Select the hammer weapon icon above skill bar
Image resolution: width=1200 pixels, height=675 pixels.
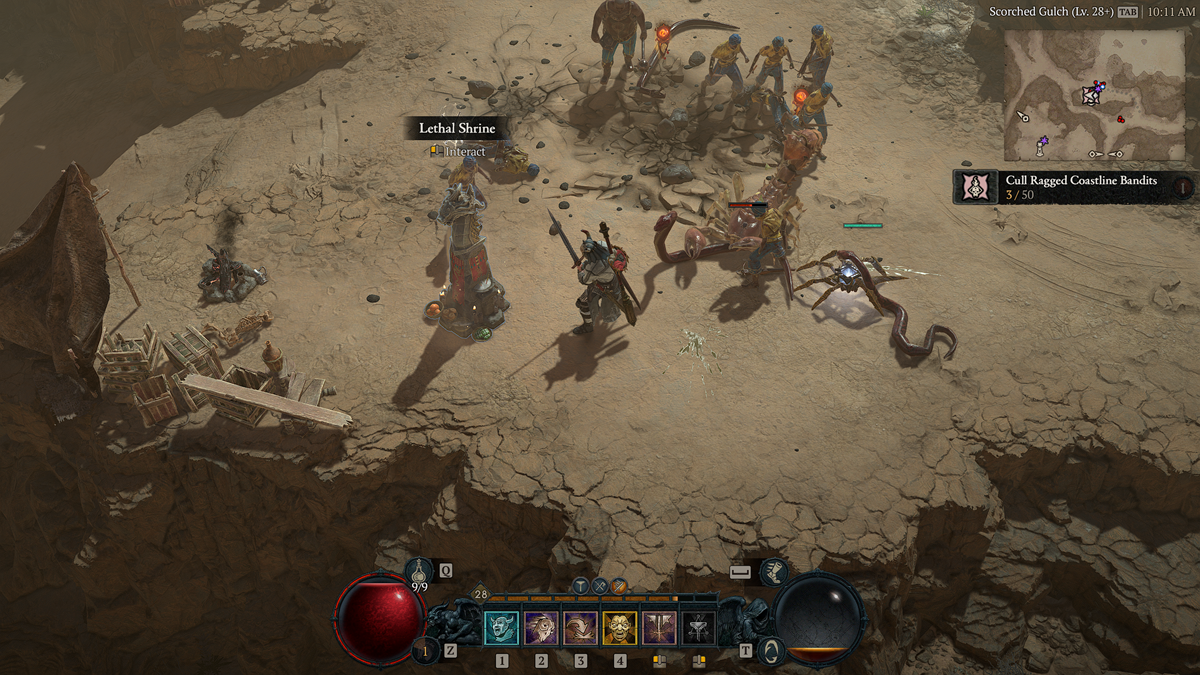pos(581,586)
